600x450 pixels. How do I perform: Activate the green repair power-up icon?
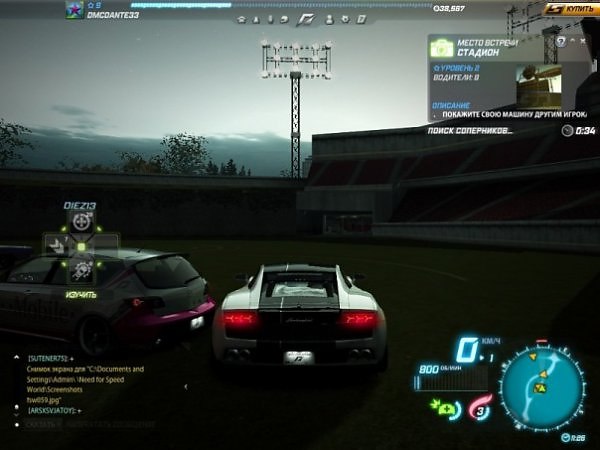pos(442,407)
